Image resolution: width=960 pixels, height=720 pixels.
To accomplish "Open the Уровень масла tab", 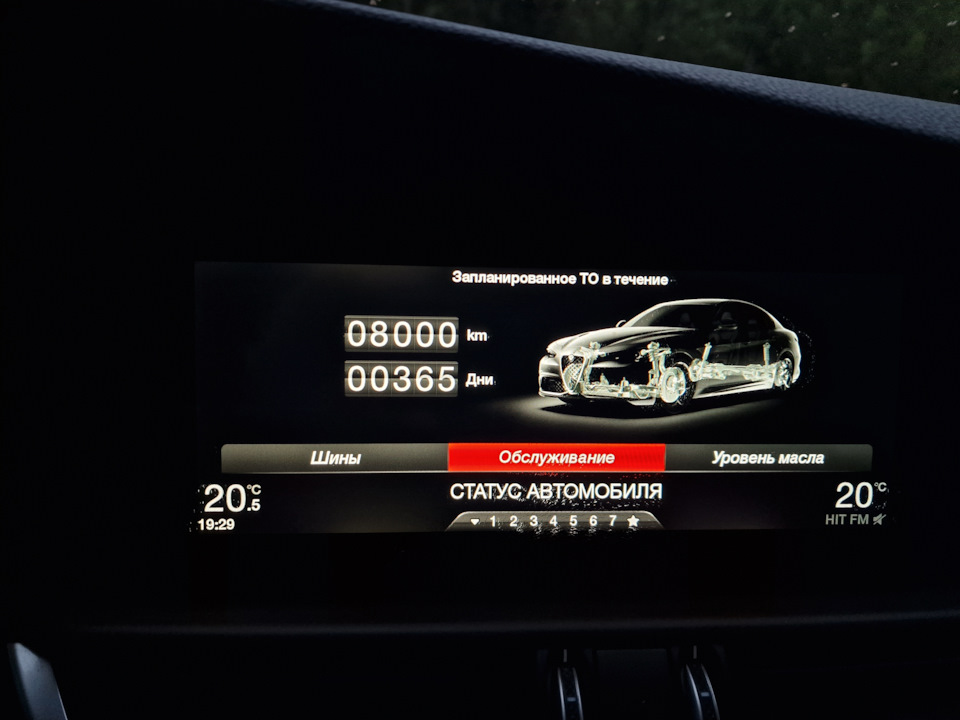I will click(x=767, y=458).
